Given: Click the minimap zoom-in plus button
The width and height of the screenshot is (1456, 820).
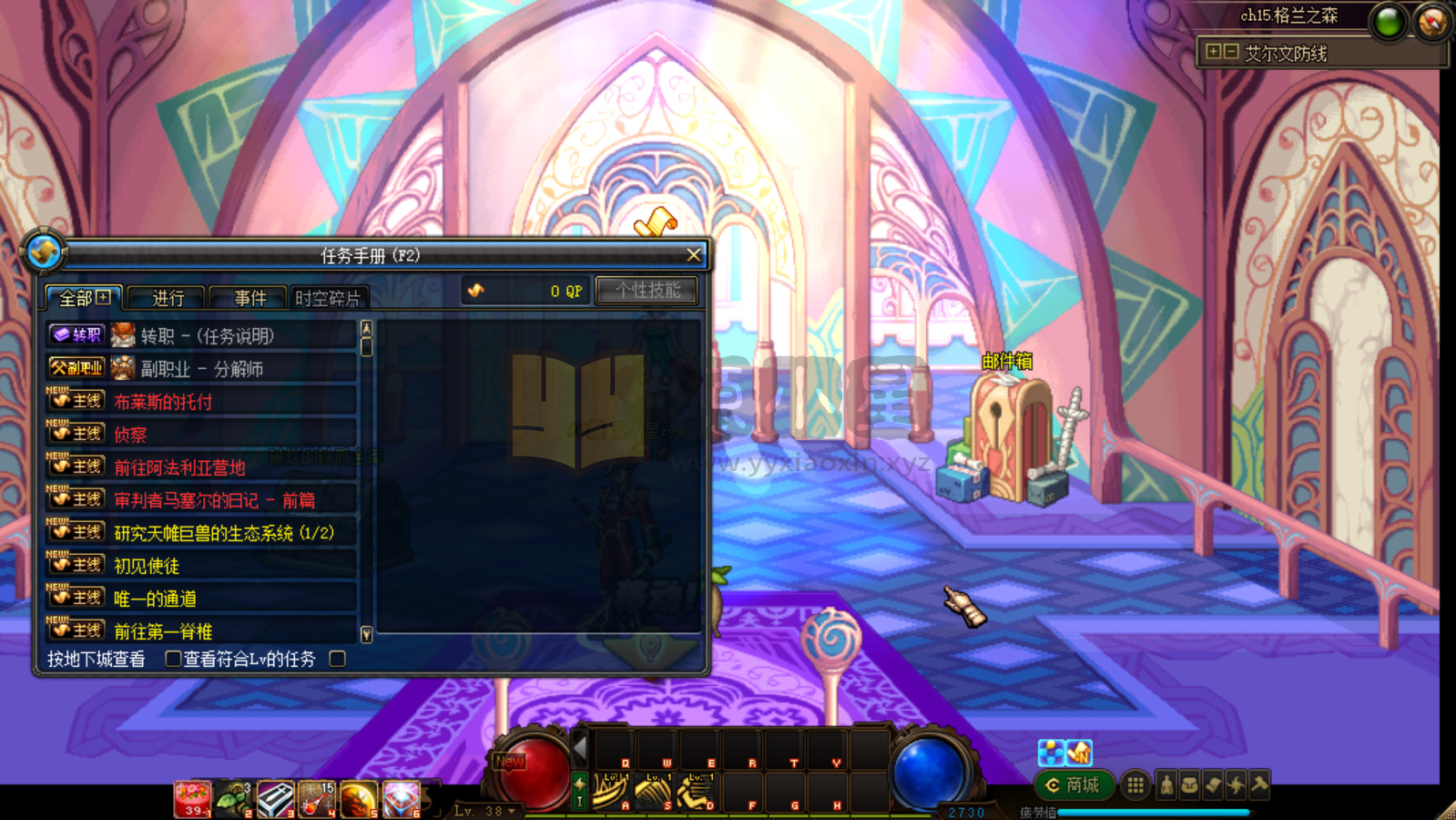Looking at the screenshot, I should point(1213,52).
